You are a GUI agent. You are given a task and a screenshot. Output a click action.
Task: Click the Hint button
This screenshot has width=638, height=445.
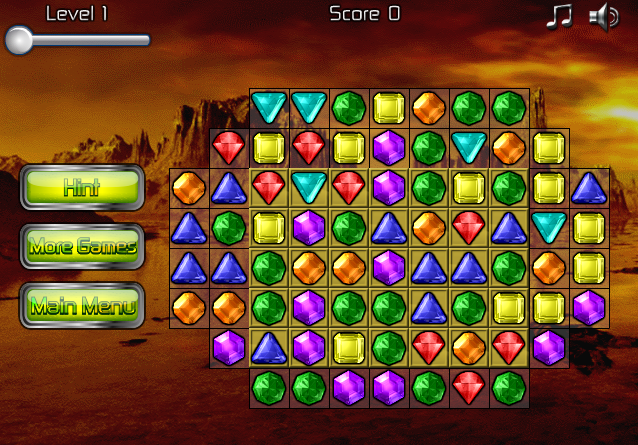click(82, 187)
